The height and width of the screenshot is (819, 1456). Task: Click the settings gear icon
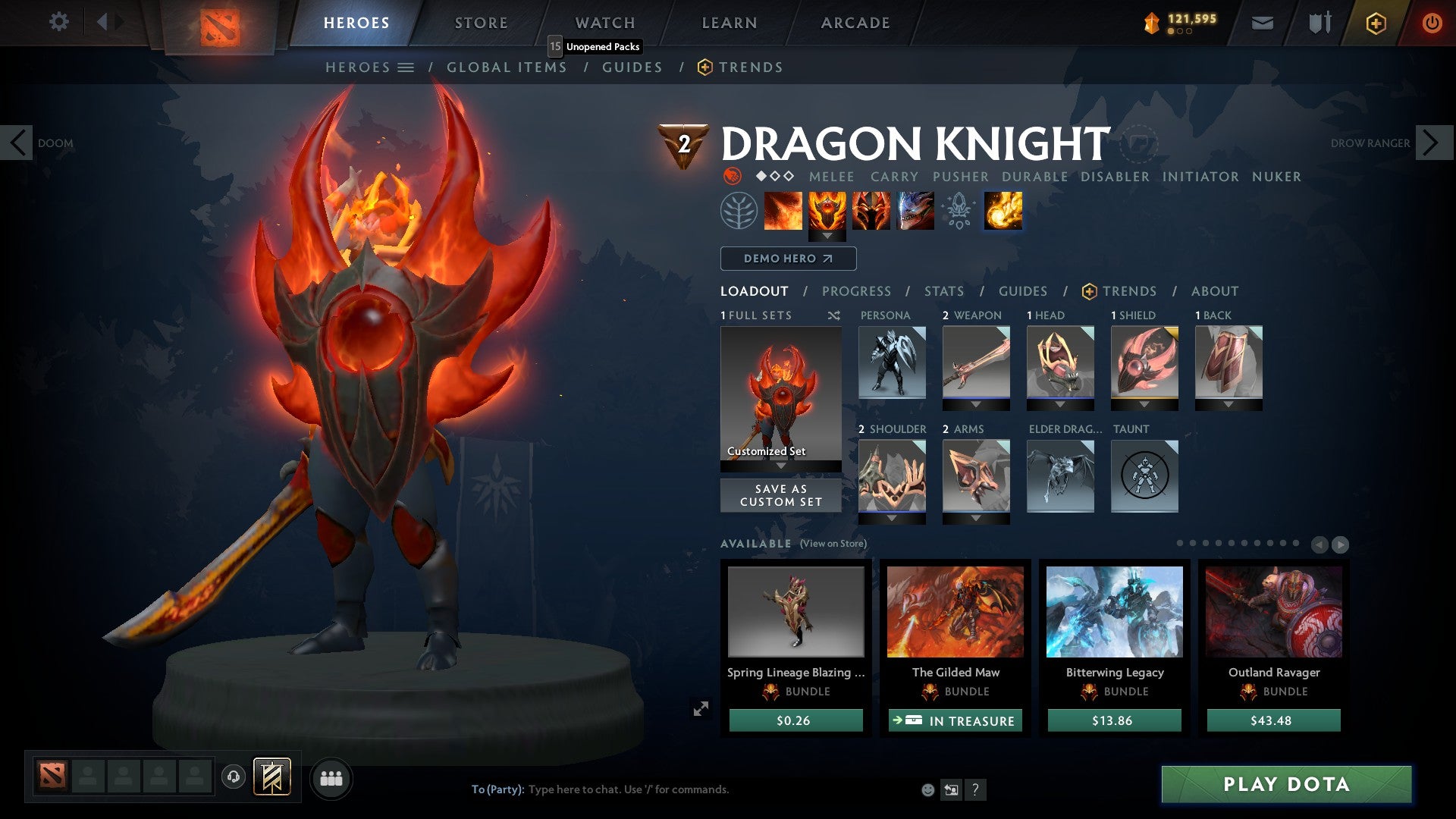coord(59,22)
